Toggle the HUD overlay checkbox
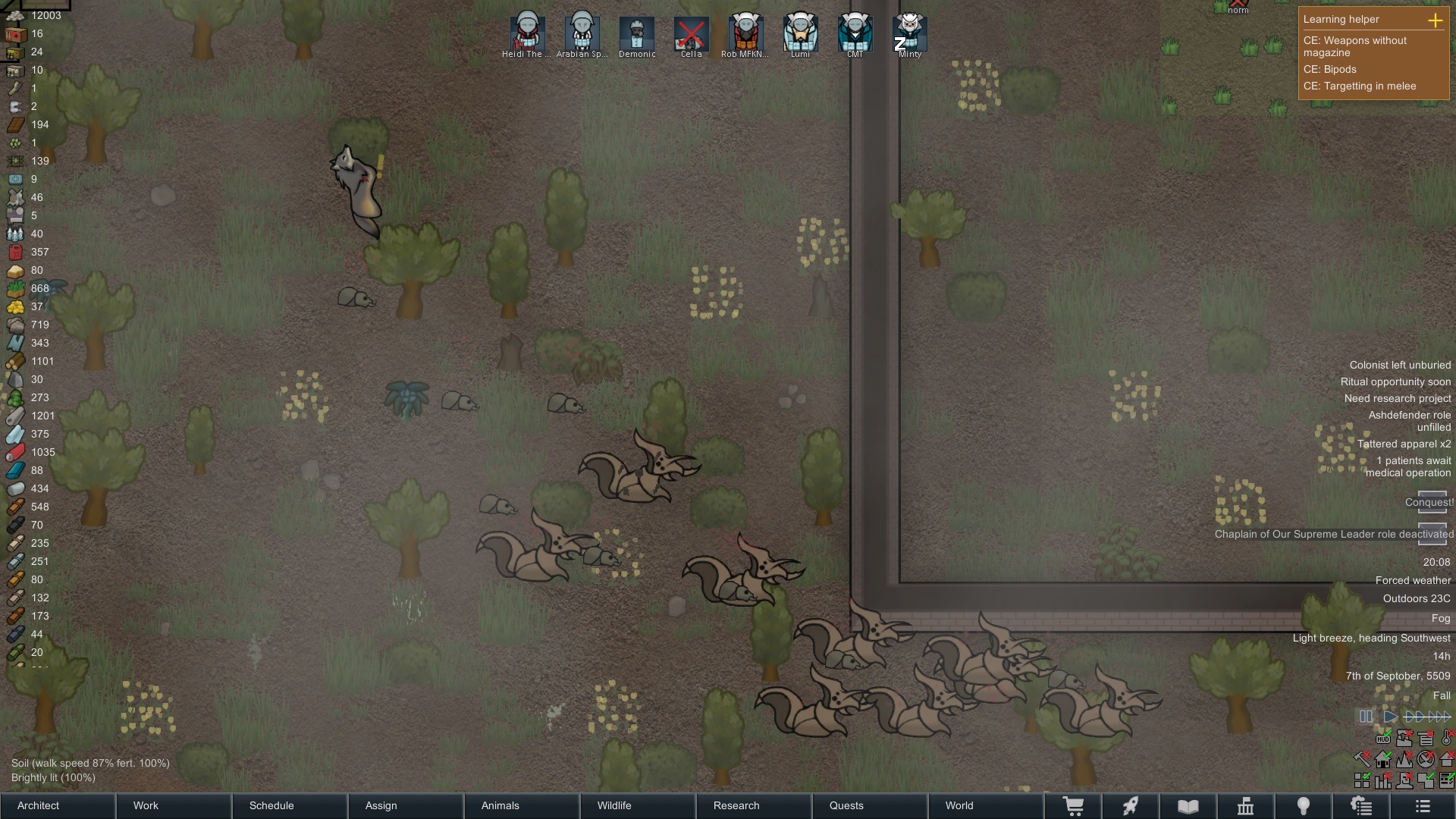1456x819 pixels. click(1383, 739)
